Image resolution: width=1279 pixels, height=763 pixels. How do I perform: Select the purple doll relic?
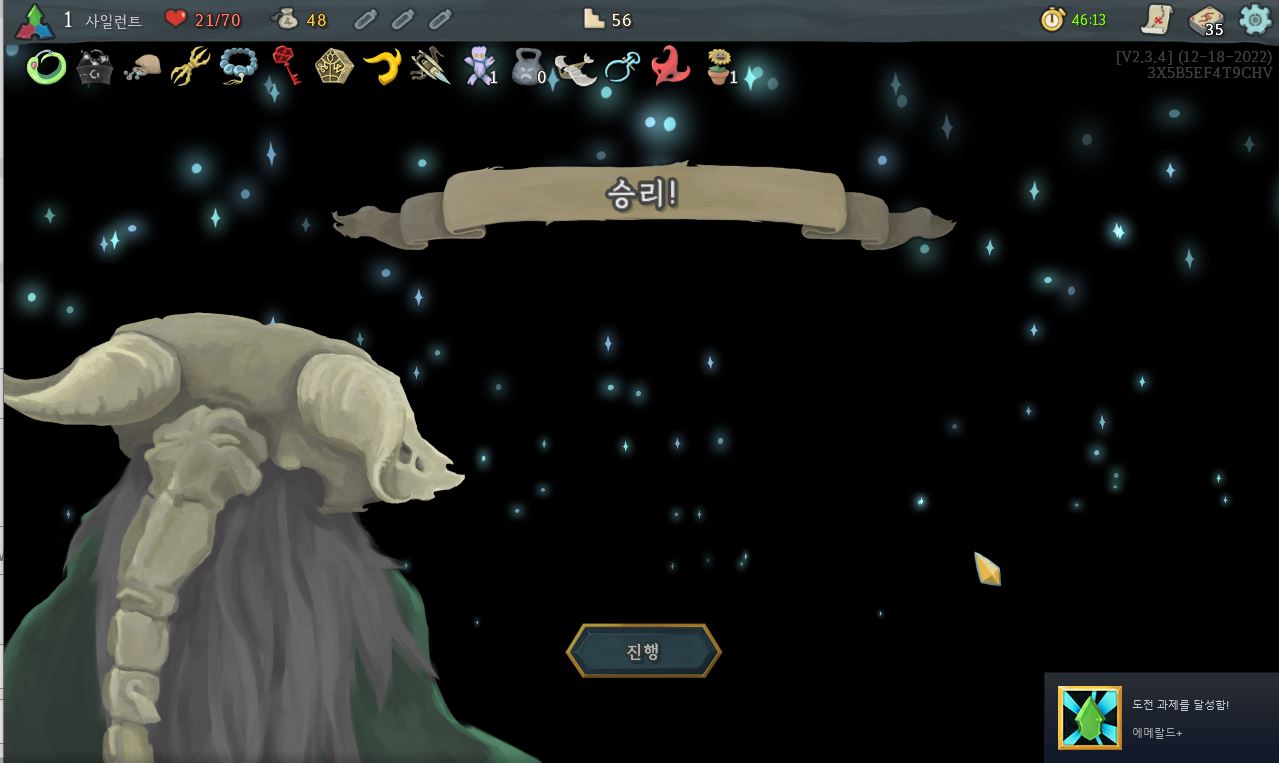[479, 67]
